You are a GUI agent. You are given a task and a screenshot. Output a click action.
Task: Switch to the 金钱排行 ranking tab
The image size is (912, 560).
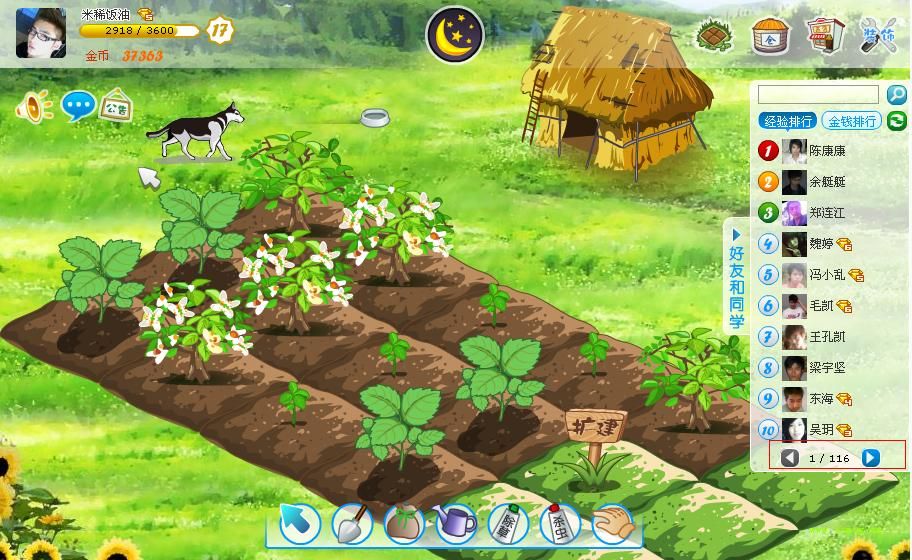(851, 121)
